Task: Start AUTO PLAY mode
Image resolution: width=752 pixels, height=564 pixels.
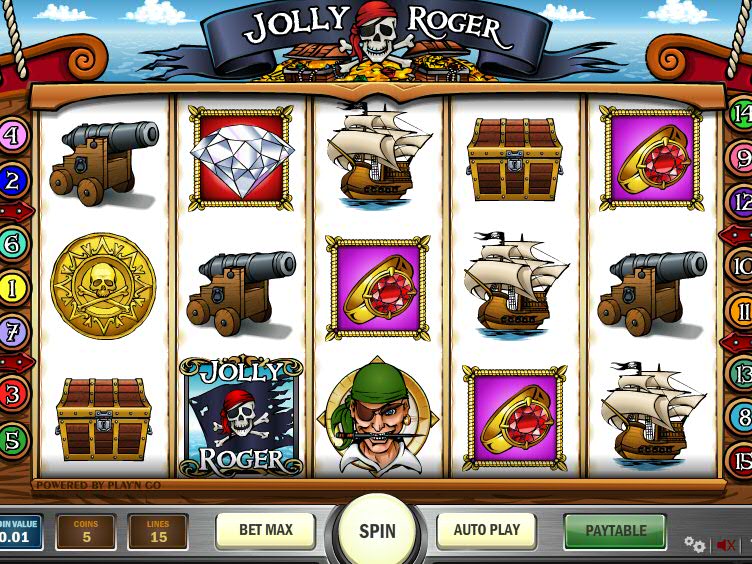Action: point(487,531)
